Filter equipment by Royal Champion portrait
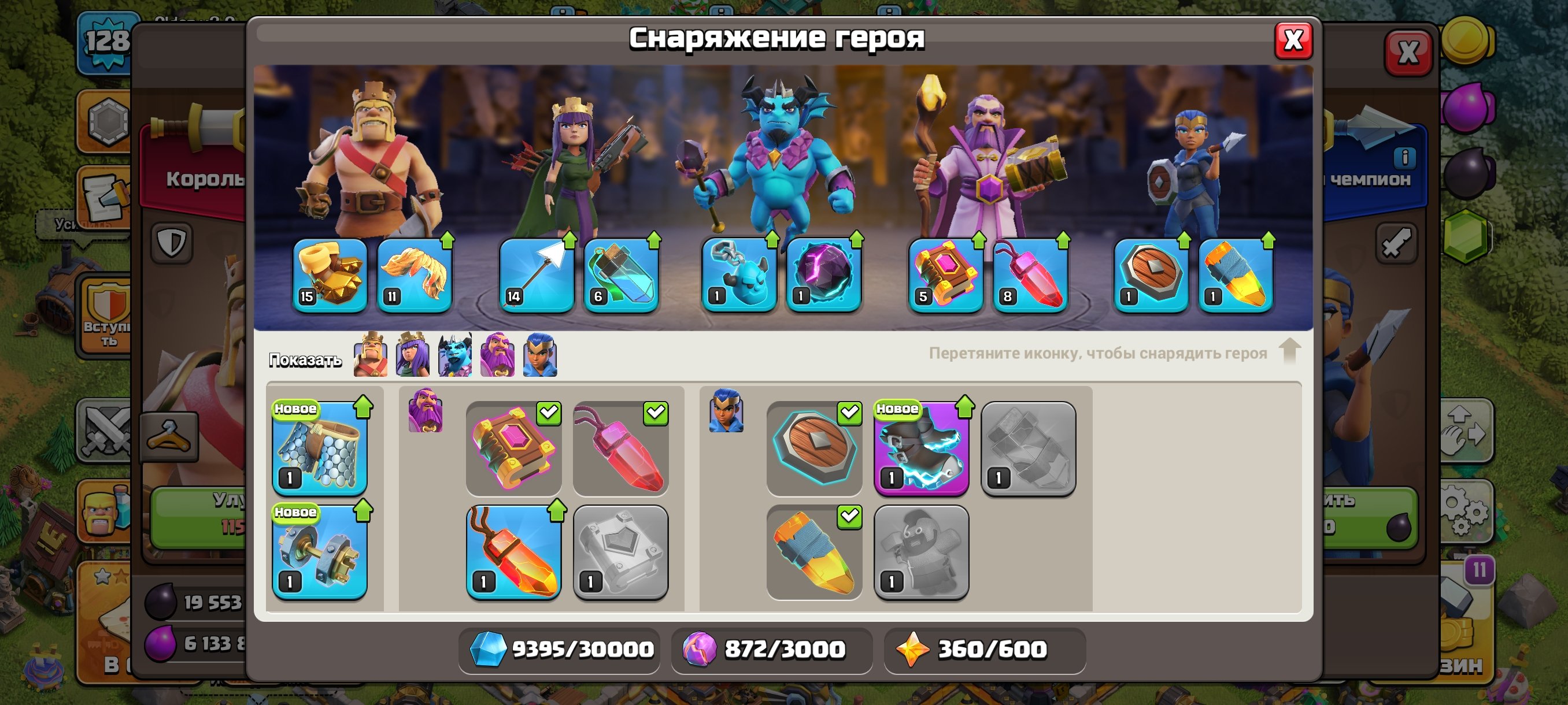The width and height of the screenshot is (1568, 705). pyautogui.click(x=539, y=355)
